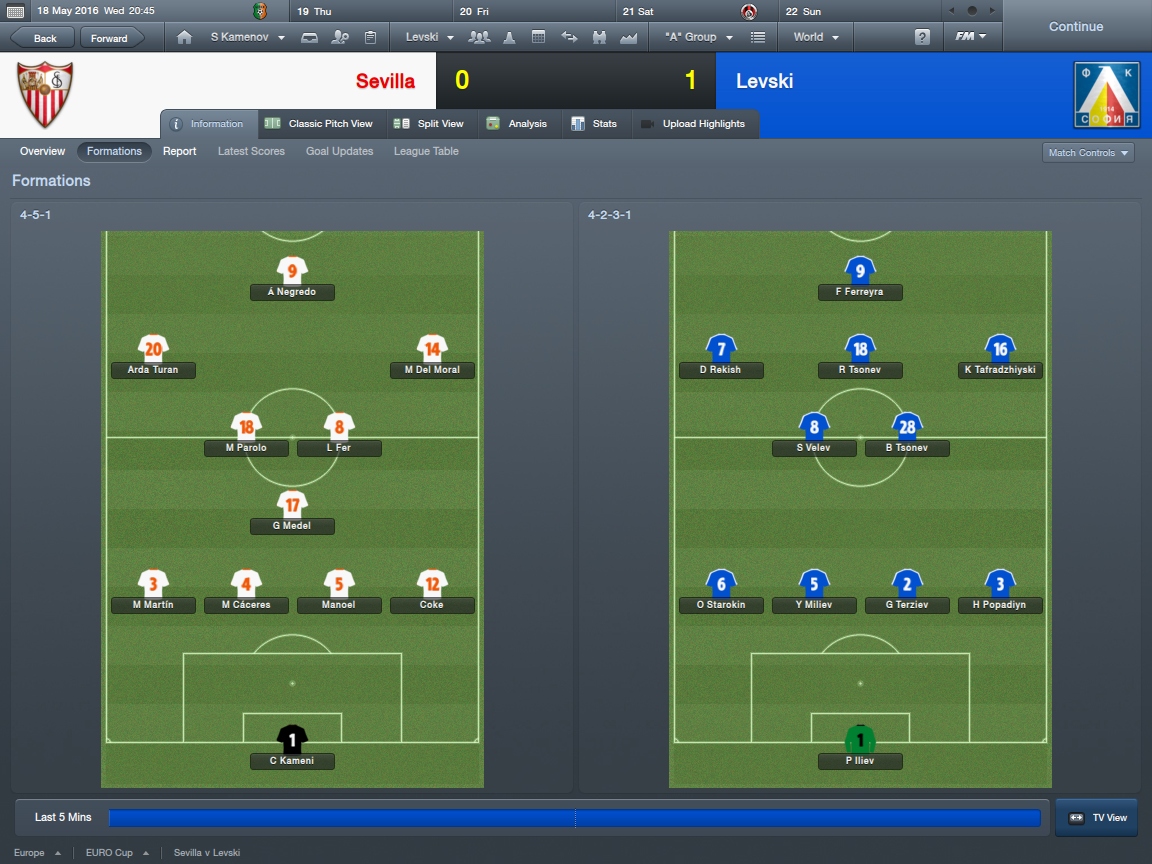Open the Stats tab

(x=594, y=124)
